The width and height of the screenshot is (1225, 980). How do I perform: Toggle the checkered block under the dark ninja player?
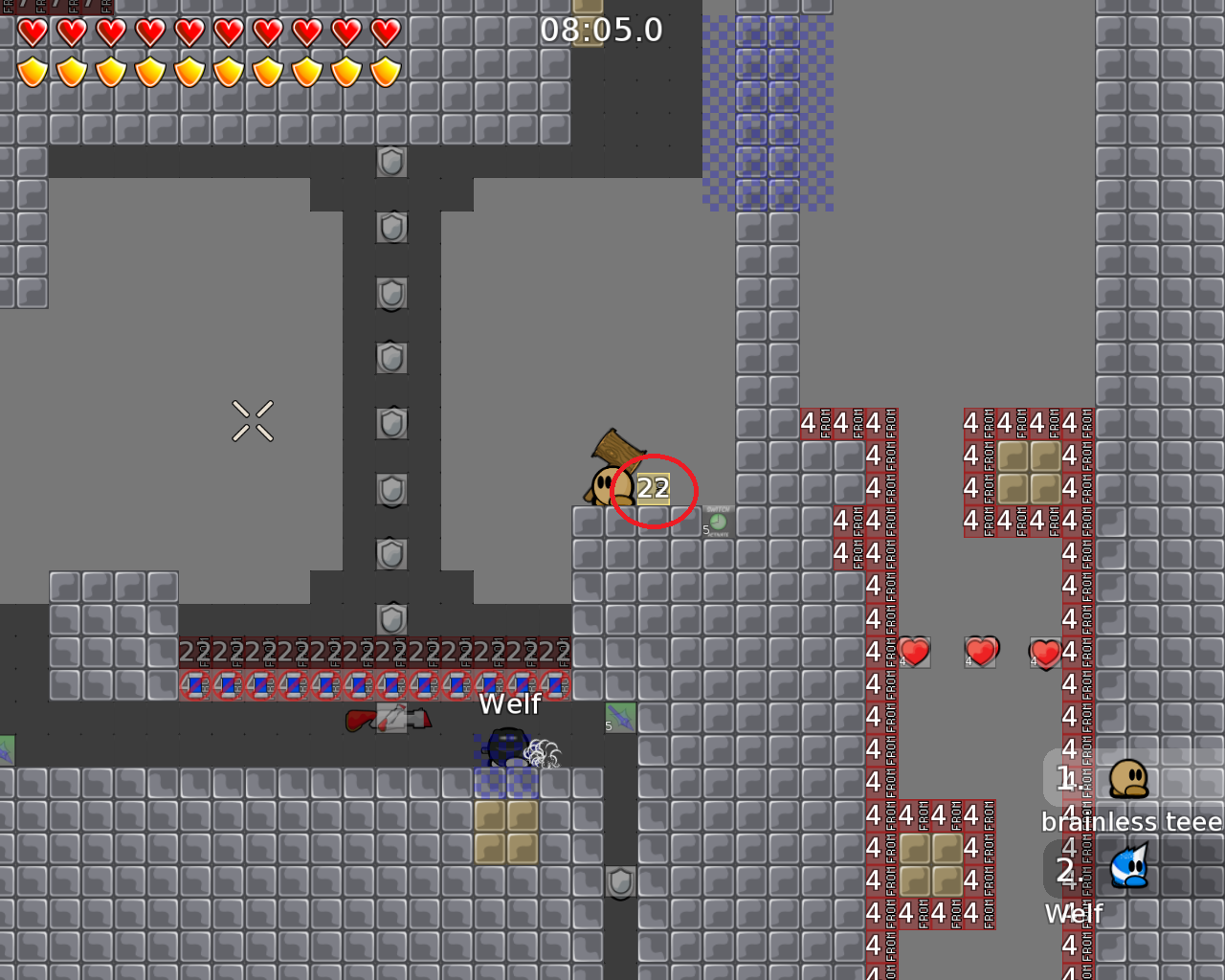coord(504,785)
